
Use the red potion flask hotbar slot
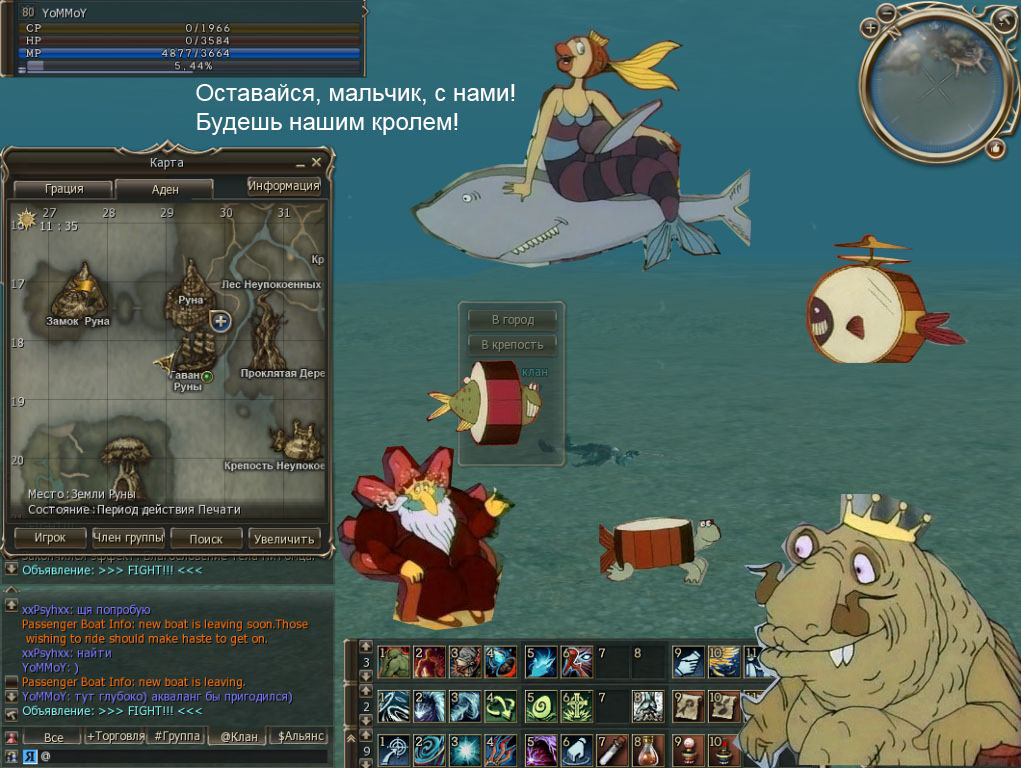point(650,750)
